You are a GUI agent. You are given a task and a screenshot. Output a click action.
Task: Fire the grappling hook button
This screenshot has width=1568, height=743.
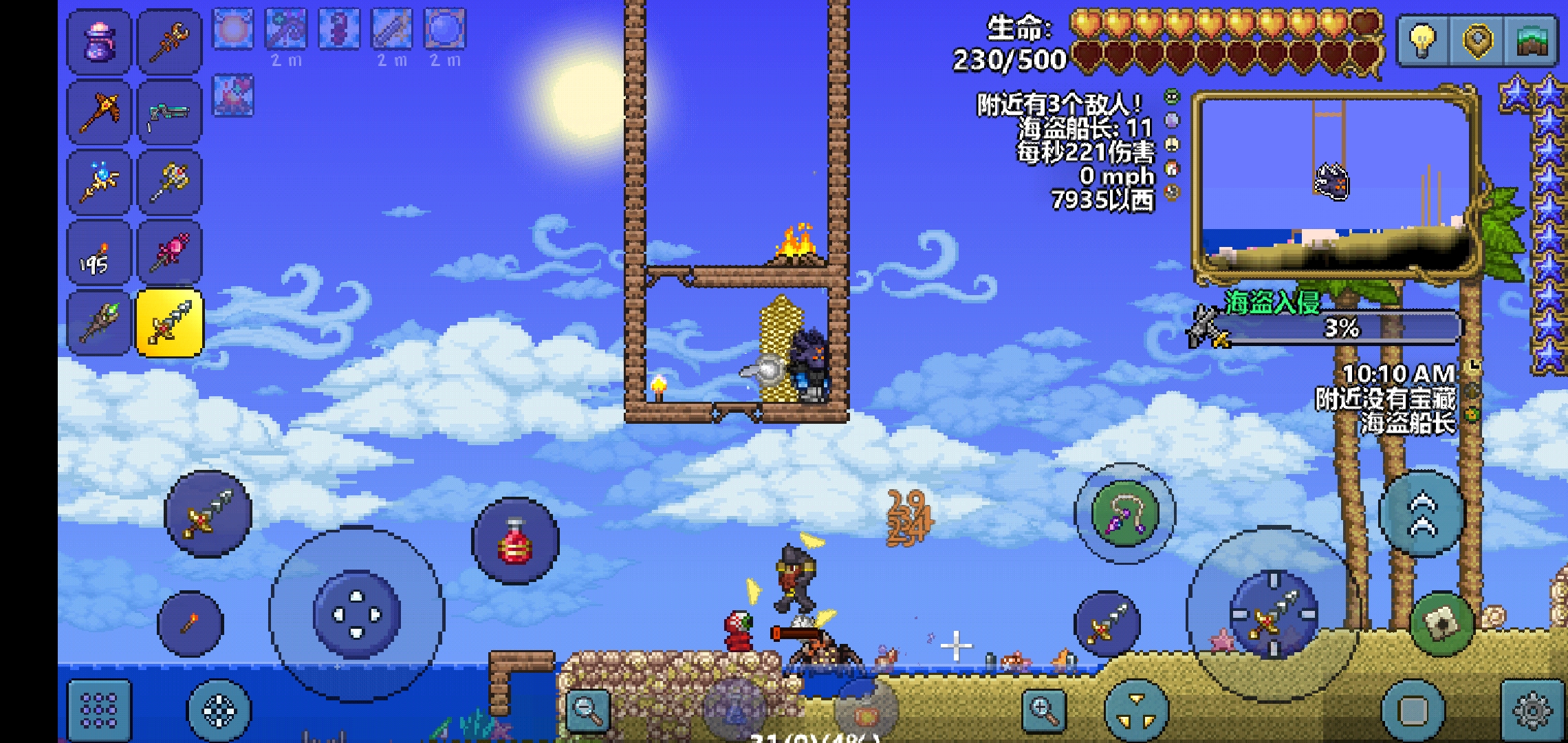click(x=1124, y=513)
